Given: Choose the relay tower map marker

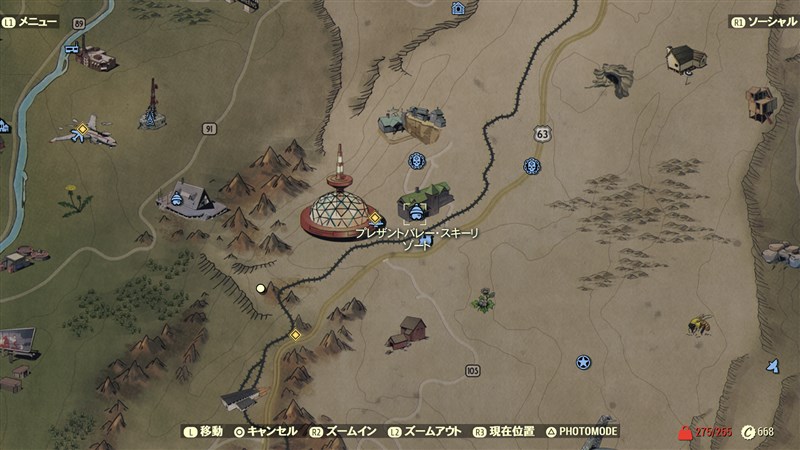Looking at the screenshot, I should point(152,104).
